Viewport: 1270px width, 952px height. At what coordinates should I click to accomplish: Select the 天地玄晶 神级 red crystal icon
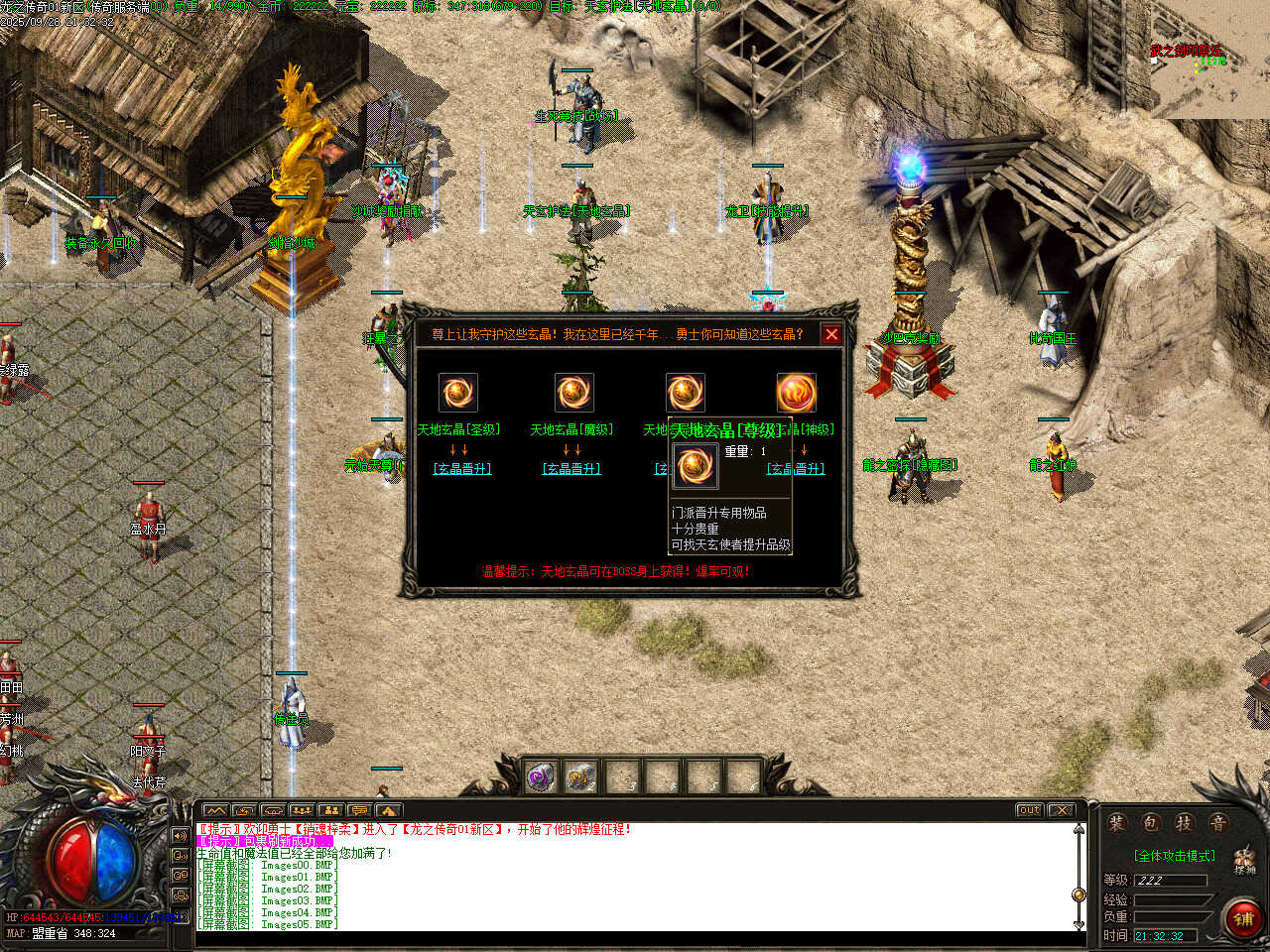point(796,393)
